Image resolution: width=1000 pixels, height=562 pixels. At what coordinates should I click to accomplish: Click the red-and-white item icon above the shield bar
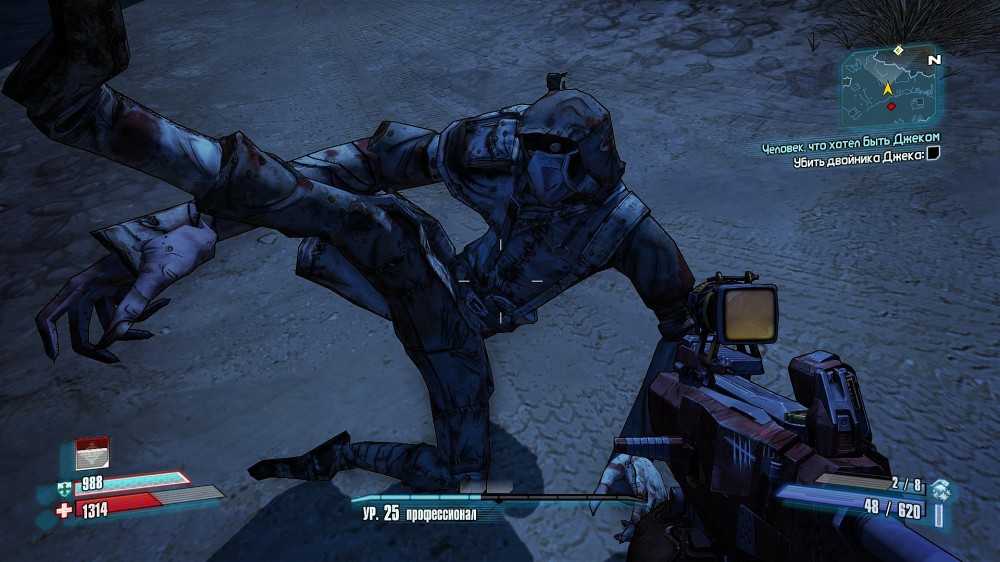tap(91, 453)
